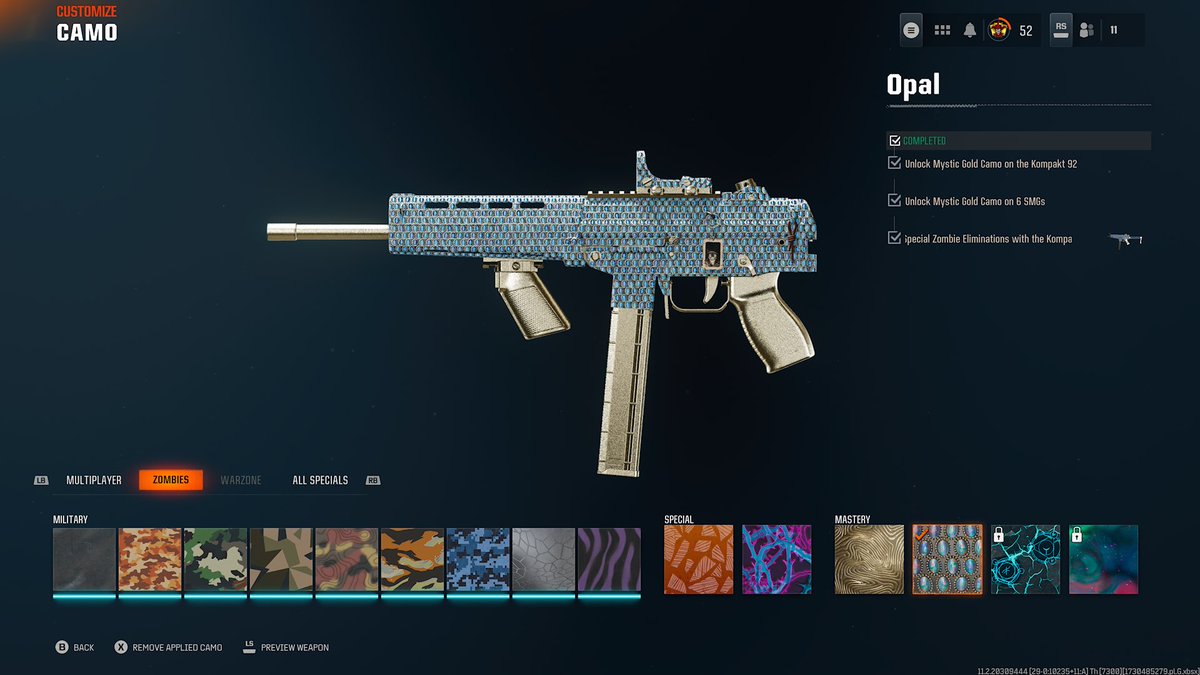1200x675 pixels.
Task: Select the purple tiger stripe camo
Action: (x=609, y=560)
